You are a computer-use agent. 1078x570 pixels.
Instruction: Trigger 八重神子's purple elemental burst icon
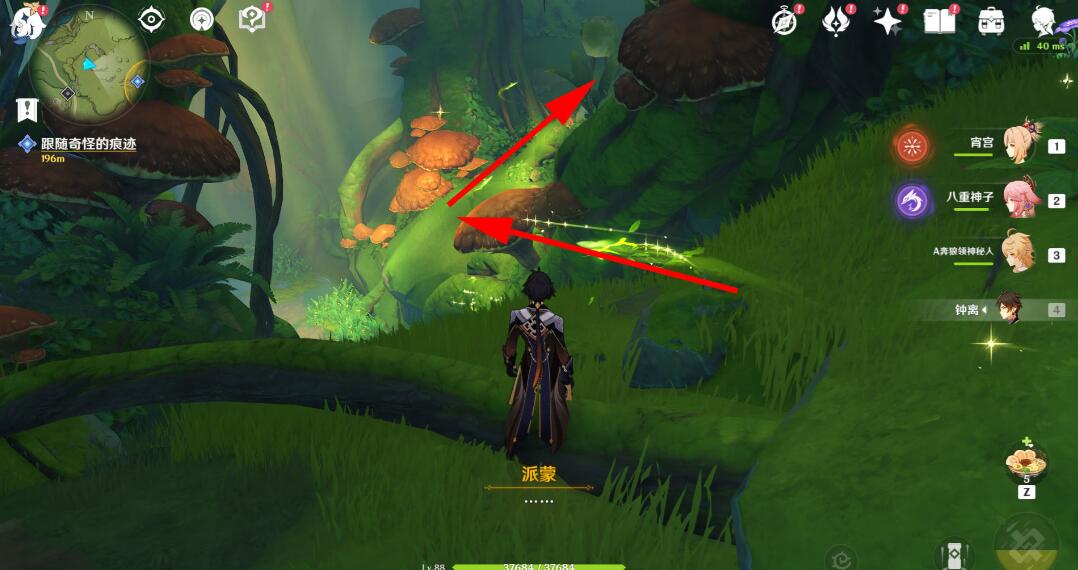[912, 201]
